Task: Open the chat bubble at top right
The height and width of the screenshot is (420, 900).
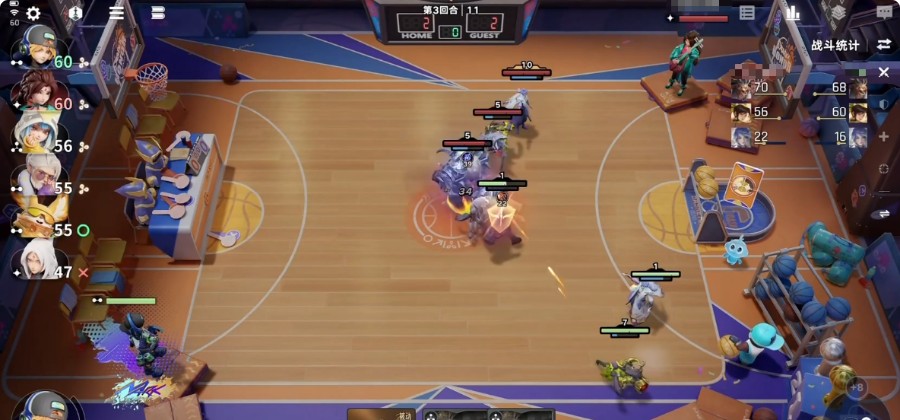Action: (x=884, y=12)
